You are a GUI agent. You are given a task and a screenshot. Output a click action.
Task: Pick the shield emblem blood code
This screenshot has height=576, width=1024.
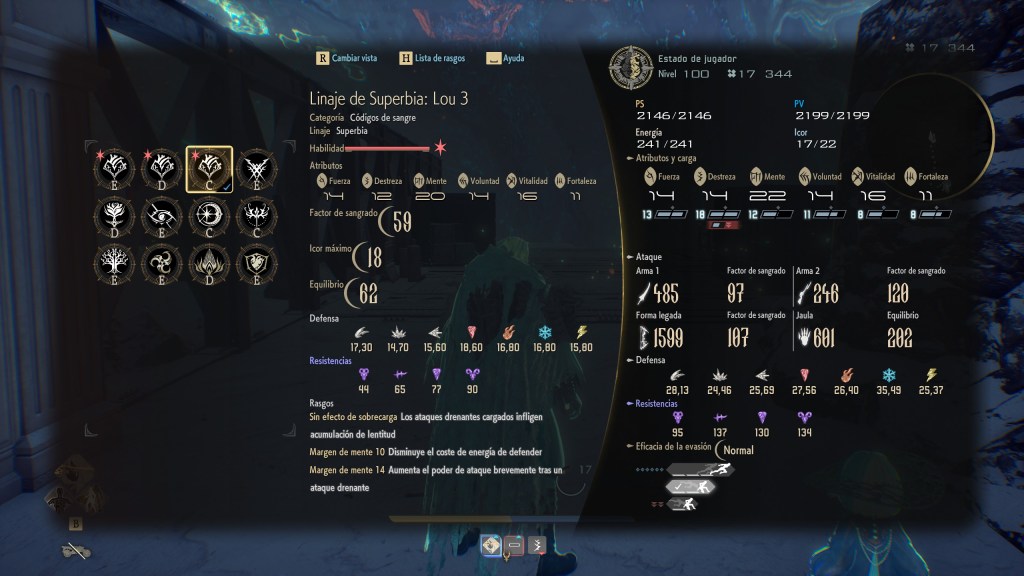tap(257, 263)
